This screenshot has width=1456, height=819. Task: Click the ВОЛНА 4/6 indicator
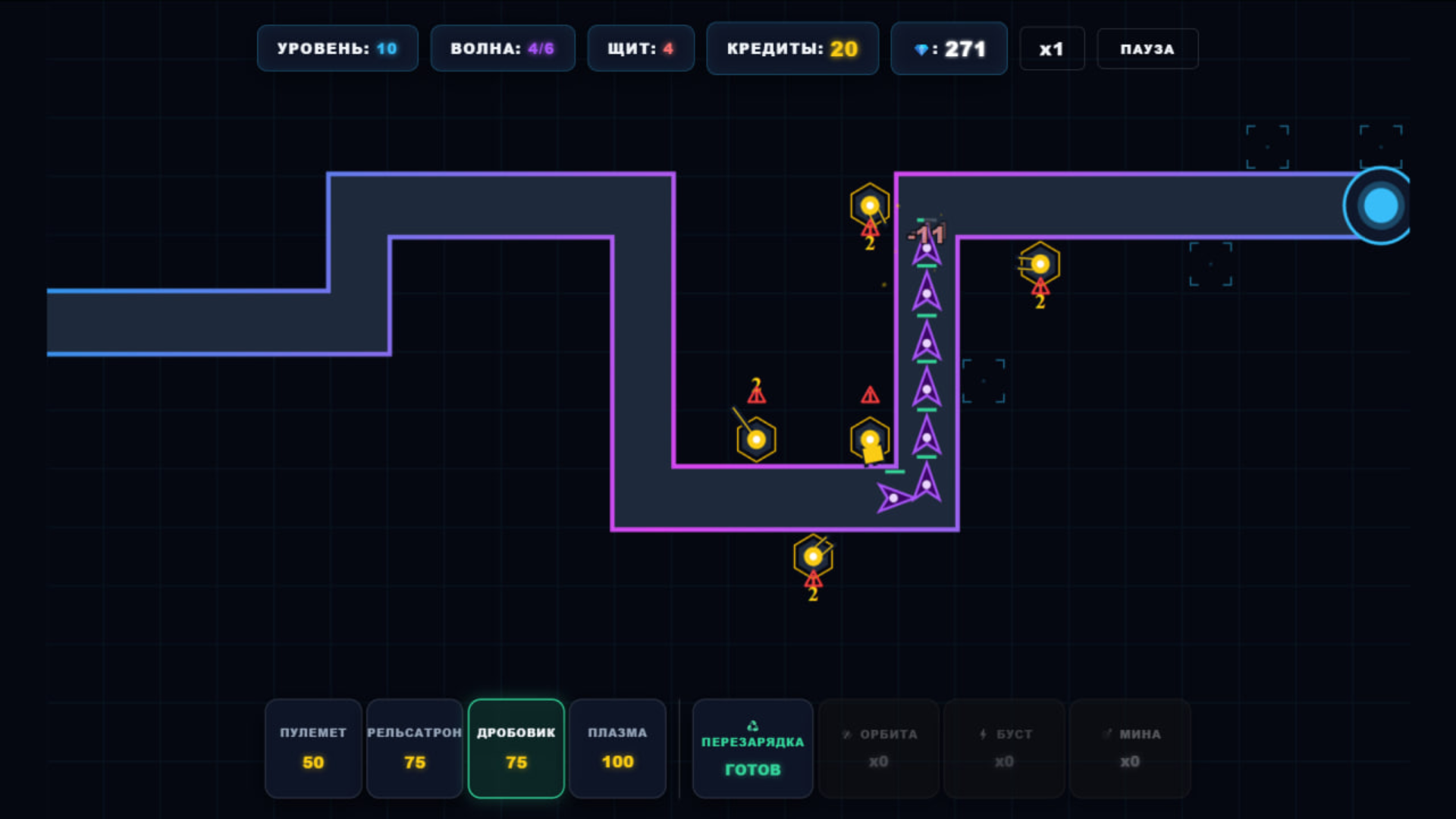click(502, 48)
